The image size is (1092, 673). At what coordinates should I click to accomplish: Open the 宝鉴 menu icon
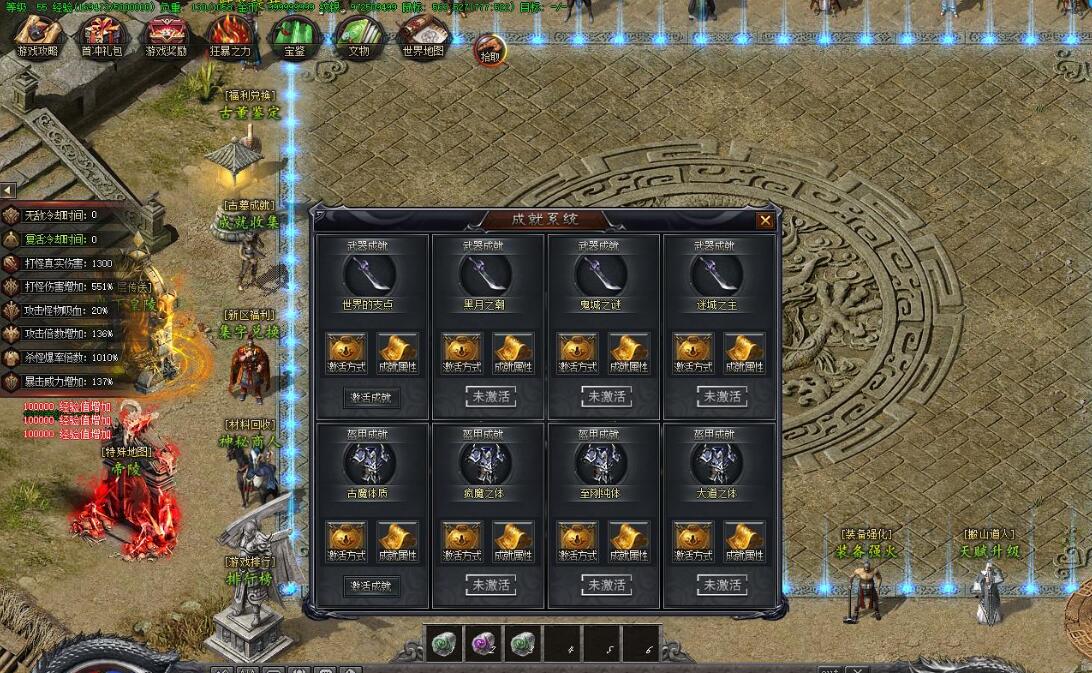pos(294,36)
